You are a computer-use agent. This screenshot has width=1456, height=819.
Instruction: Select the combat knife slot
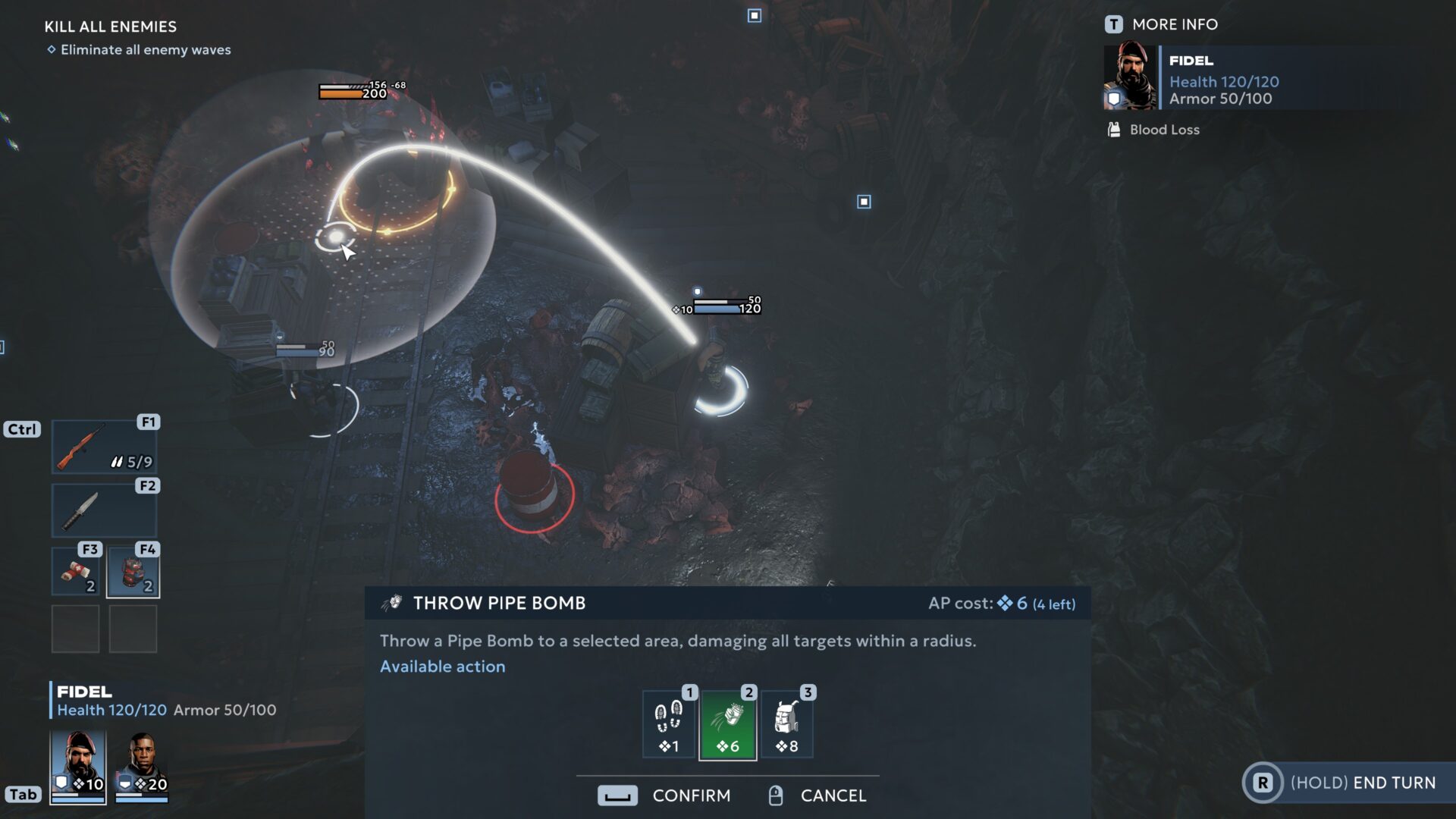(x=104, y=510)
